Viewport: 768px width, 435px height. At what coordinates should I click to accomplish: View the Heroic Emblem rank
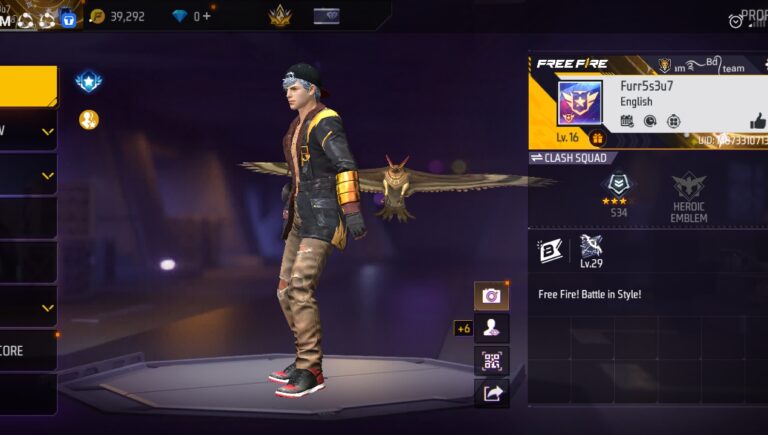[689, 193]
